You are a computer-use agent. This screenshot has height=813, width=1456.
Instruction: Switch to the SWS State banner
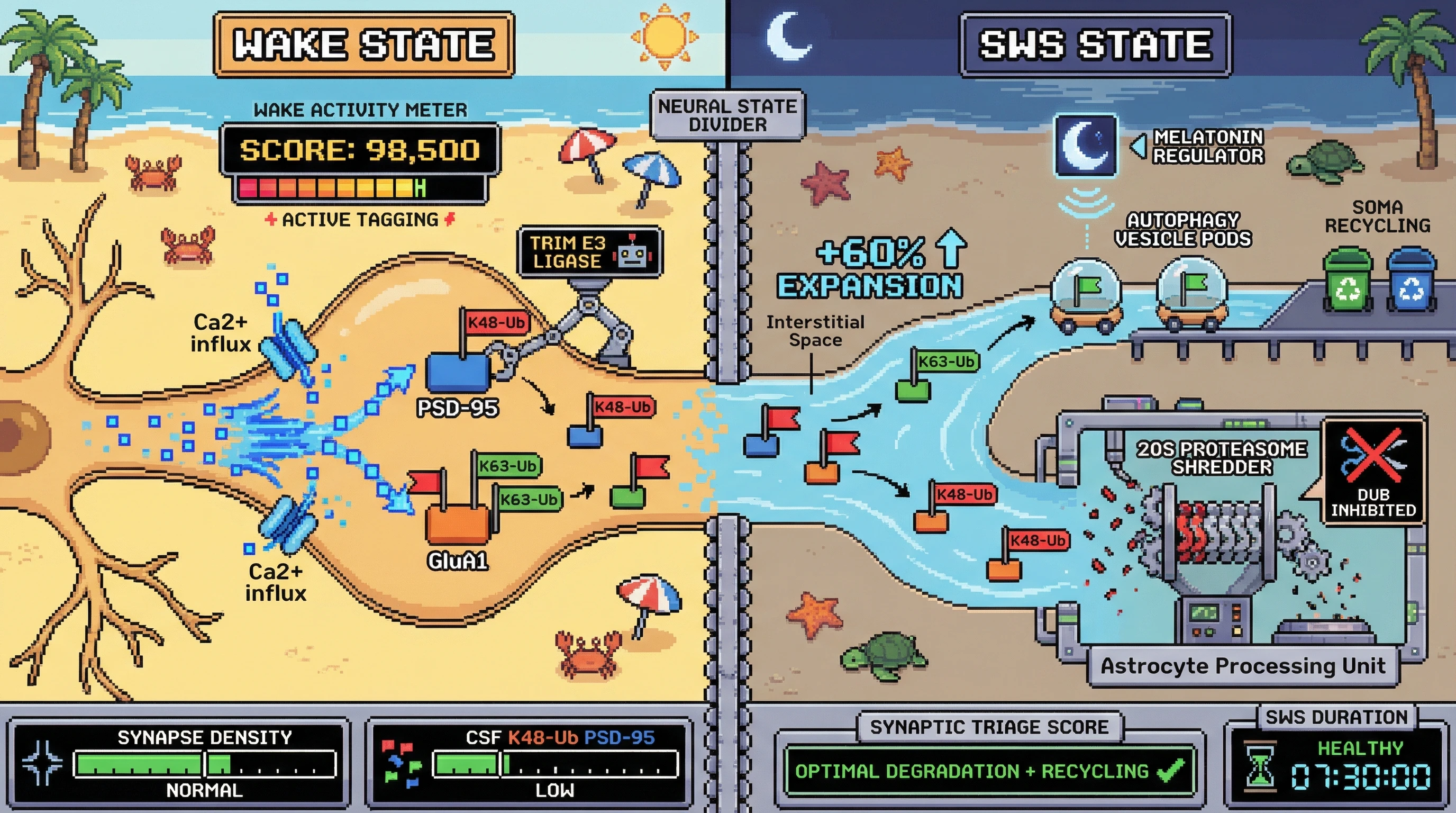(1095, 44)
